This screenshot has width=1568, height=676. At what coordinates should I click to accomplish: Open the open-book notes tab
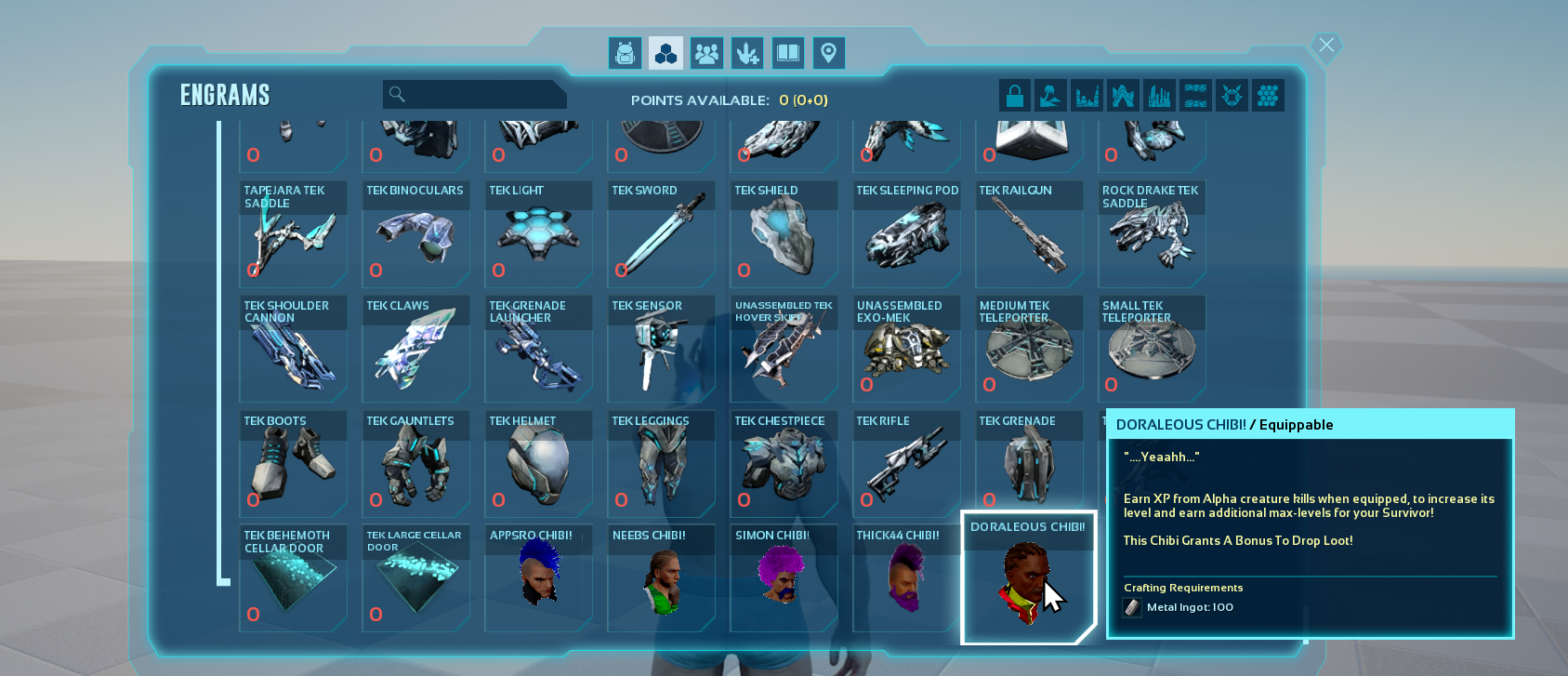pos(788,53)
